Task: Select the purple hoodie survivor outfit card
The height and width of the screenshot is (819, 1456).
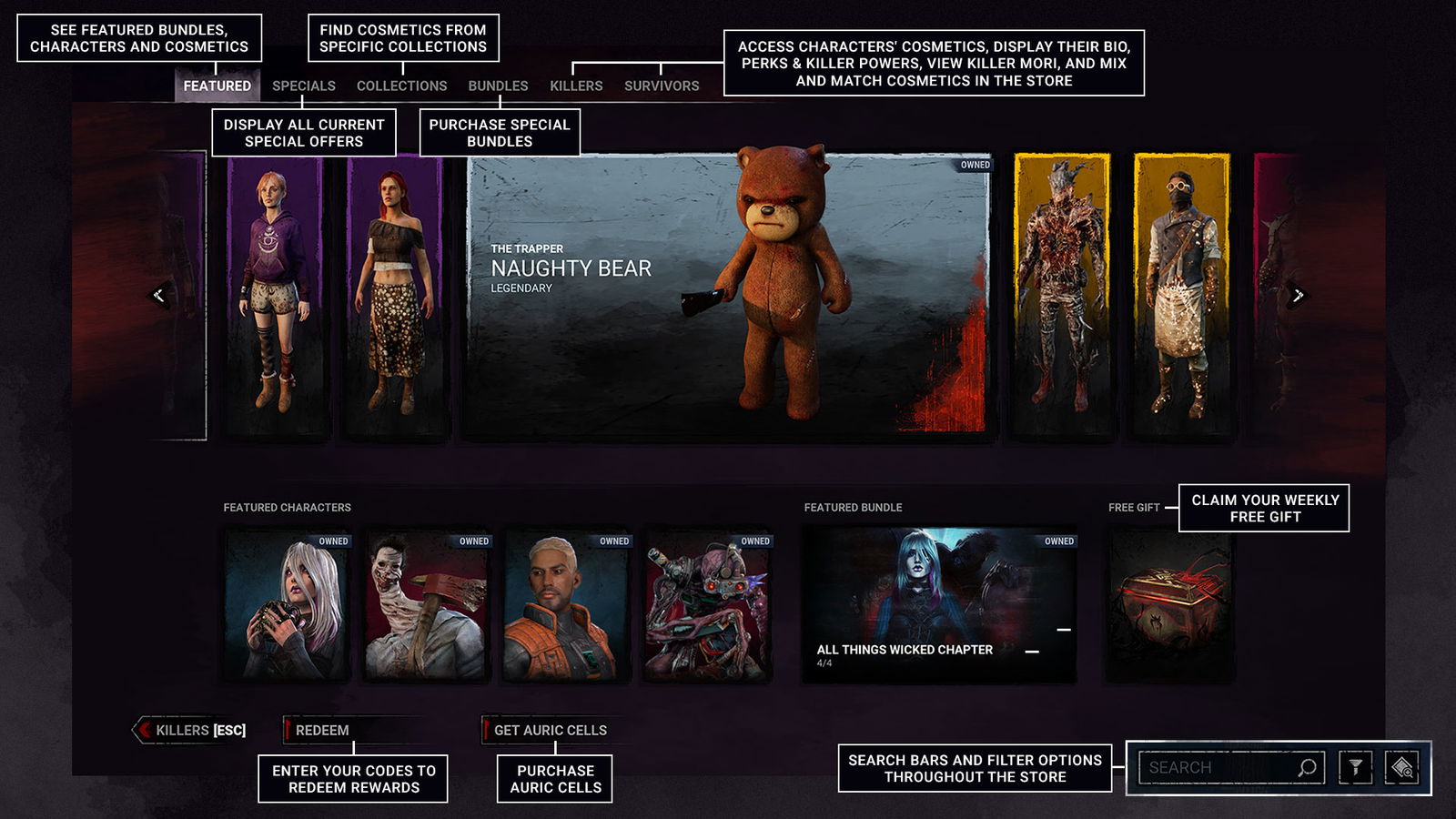Action: (275, 296)
